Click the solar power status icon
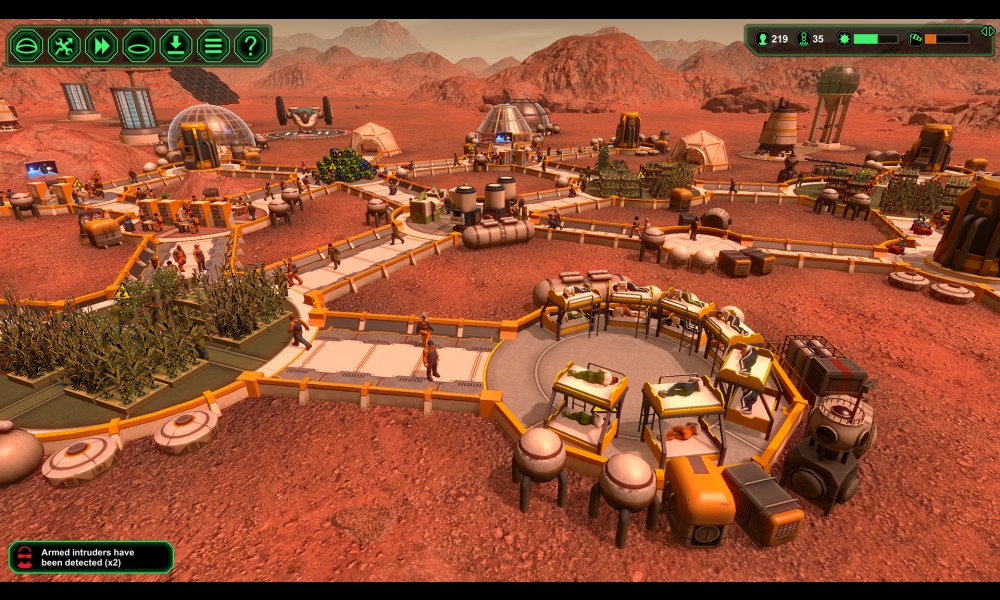The width and height of the screenshot is (1000, 600). pyautogui.click(x=843, y=40)
